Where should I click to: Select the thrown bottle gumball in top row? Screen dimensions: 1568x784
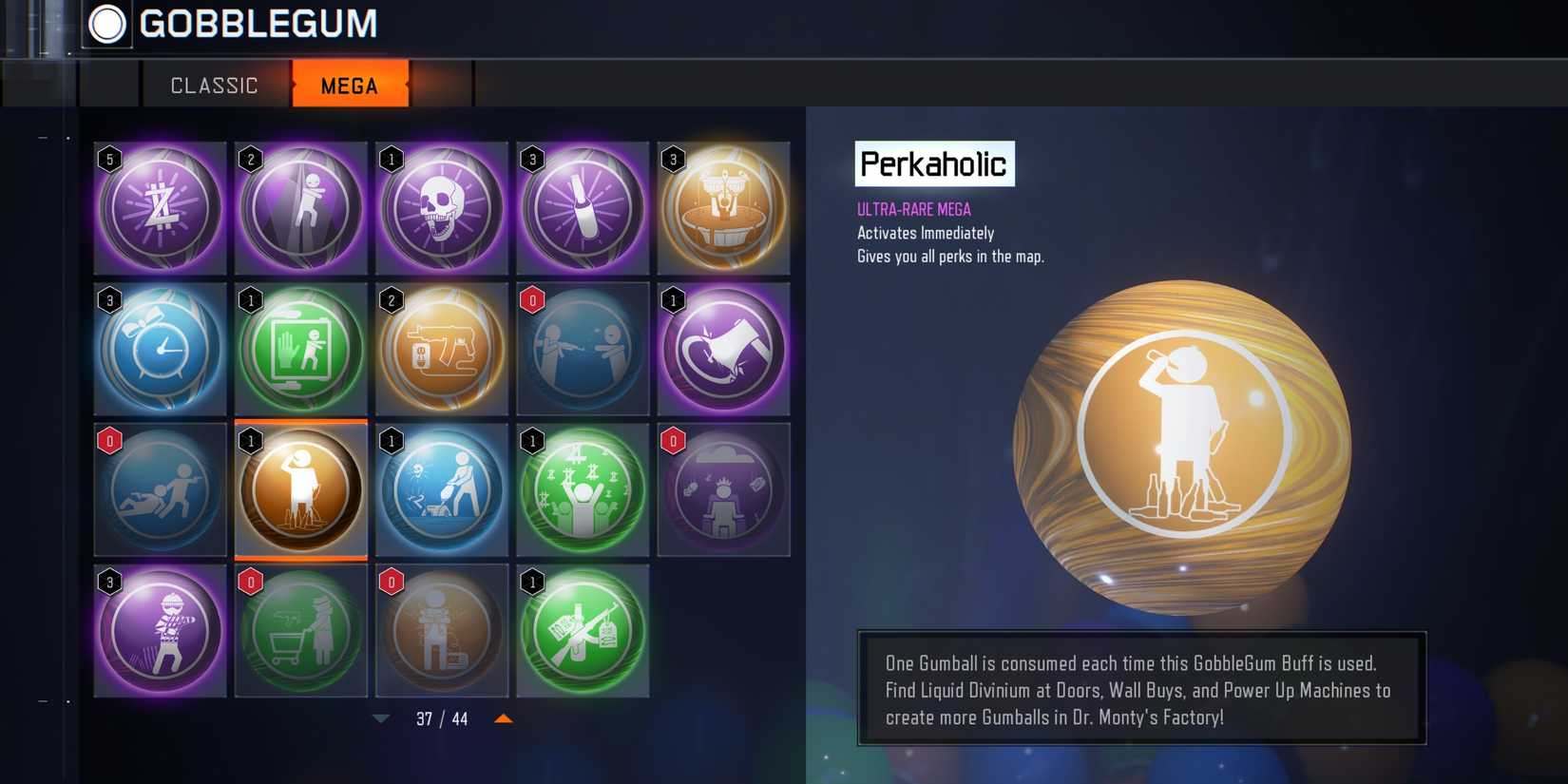(583, 208)
